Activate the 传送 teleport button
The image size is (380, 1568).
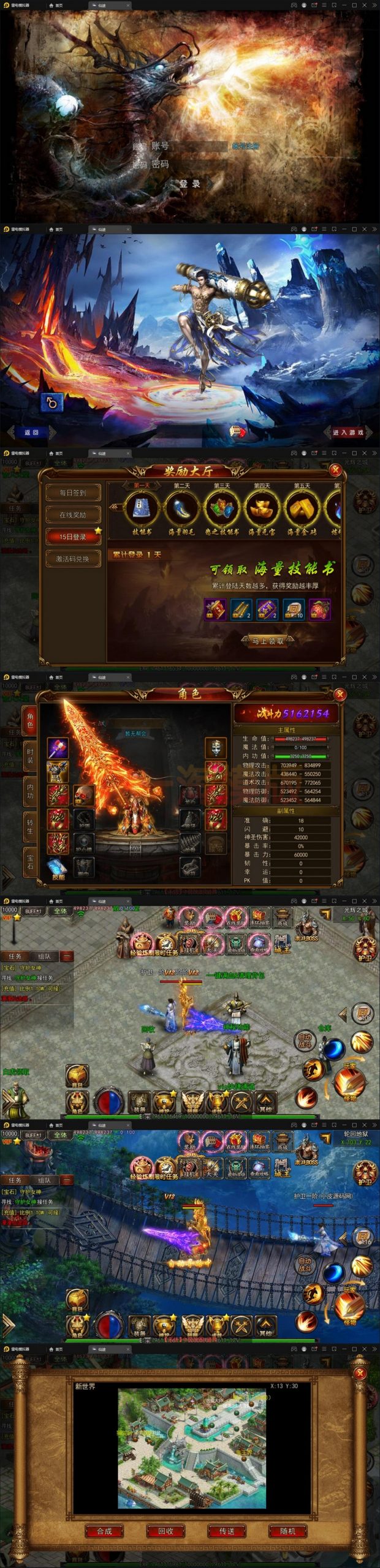coord(227,1531)
